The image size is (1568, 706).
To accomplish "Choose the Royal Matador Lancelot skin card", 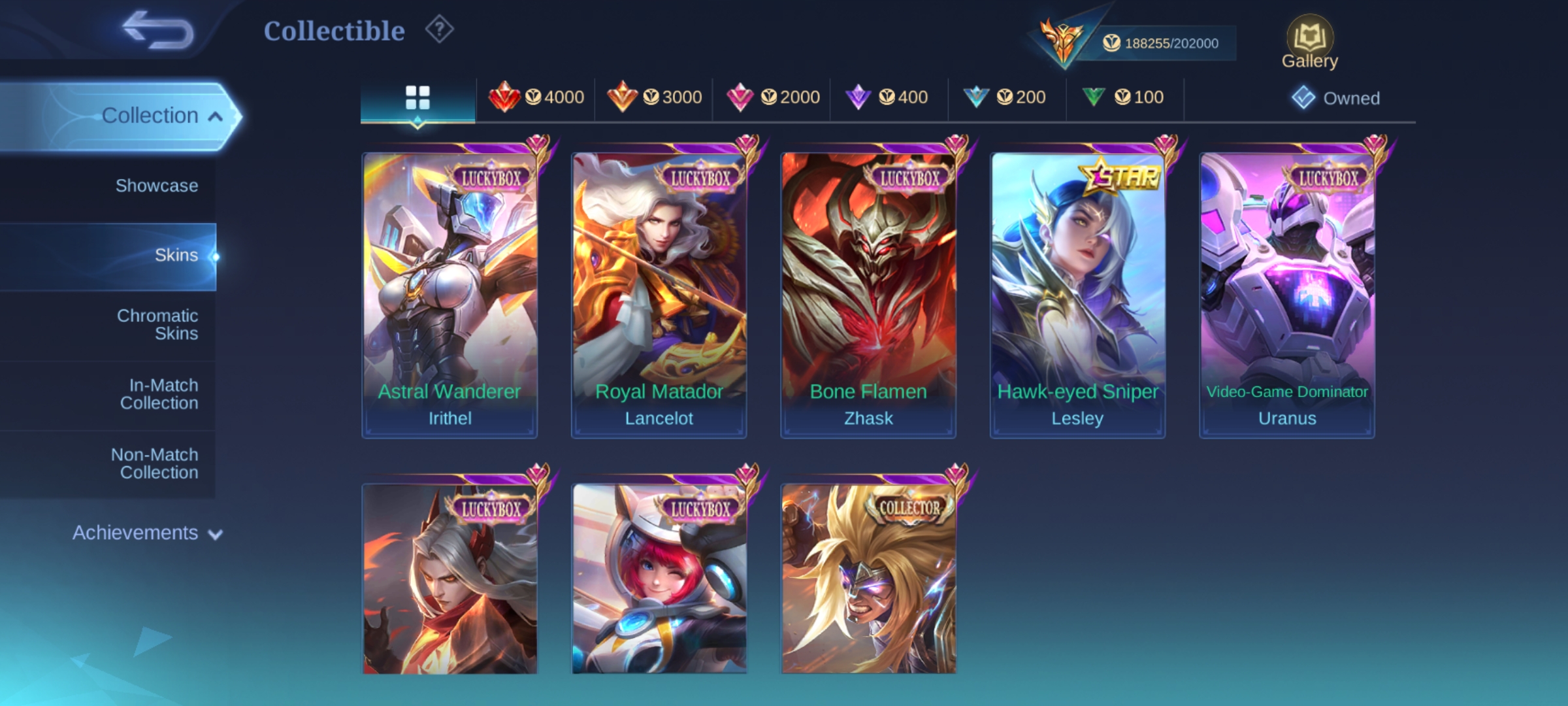I will coord(659,294).
